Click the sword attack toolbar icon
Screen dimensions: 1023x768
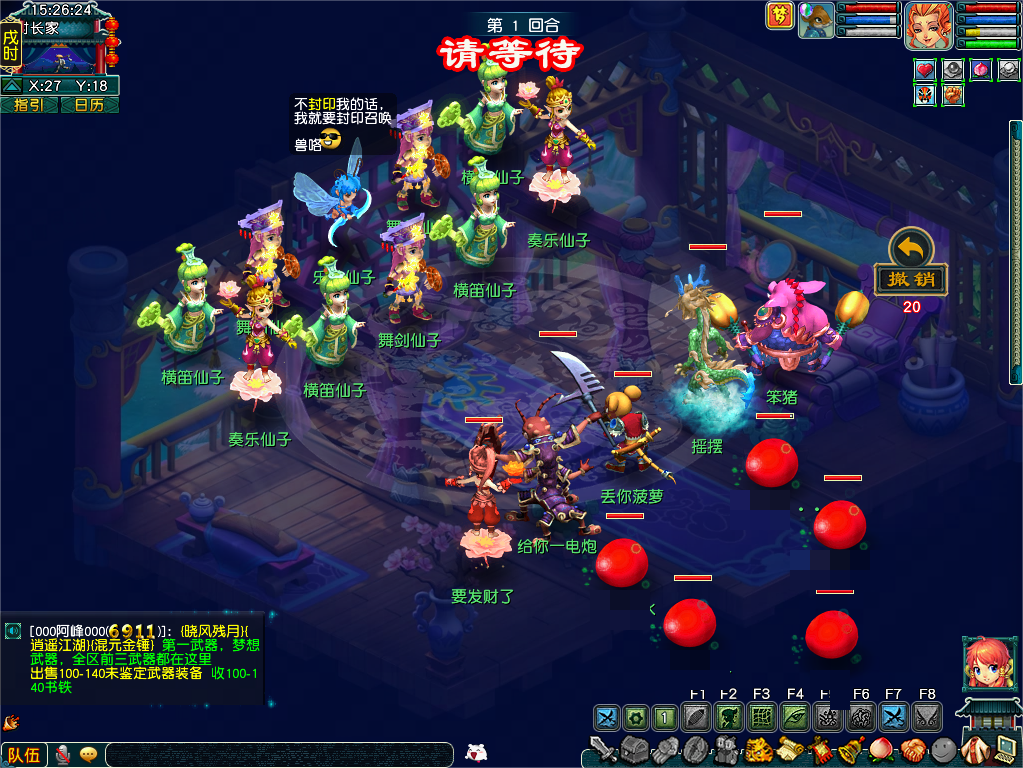tap(602, 749)
